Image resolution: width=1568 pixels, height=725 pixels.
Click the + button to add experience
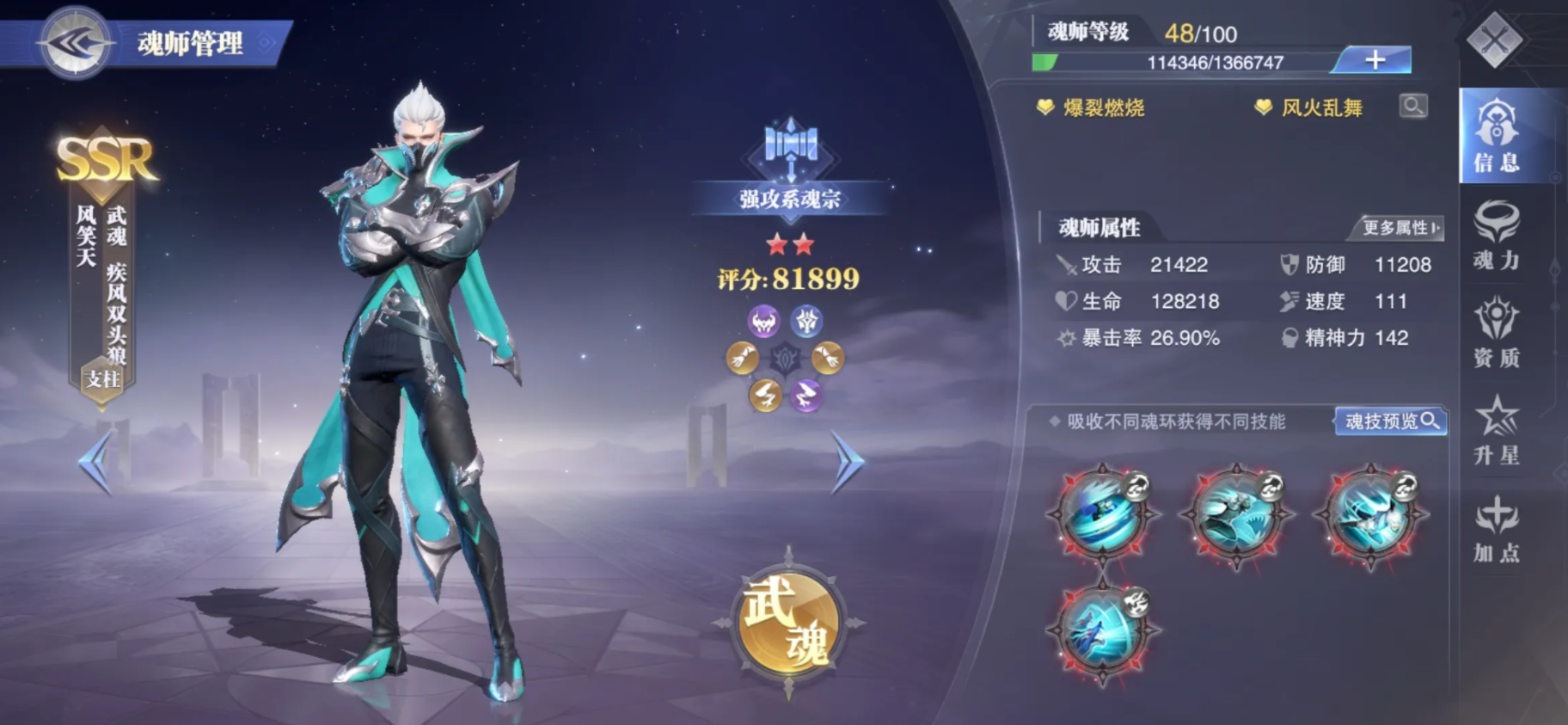point(1375,60)
